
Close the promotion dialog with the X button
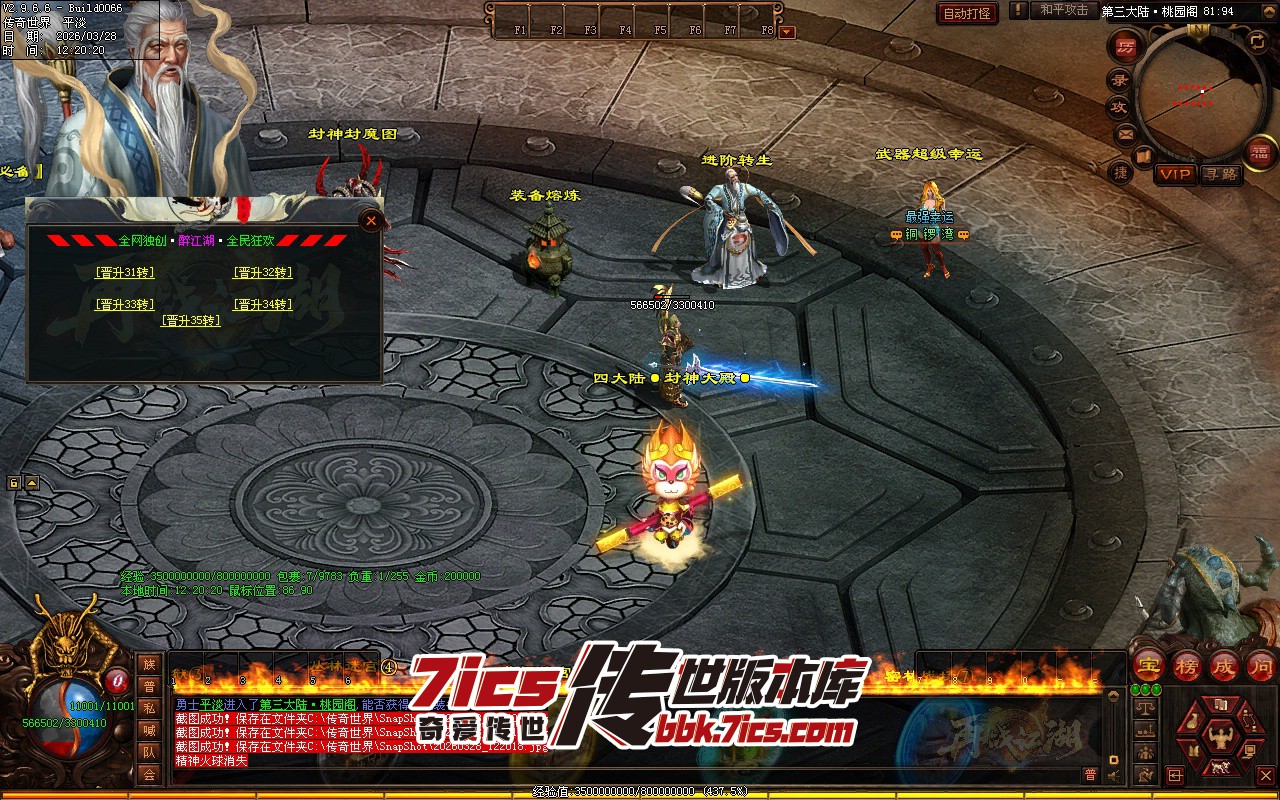click(371, 220)
